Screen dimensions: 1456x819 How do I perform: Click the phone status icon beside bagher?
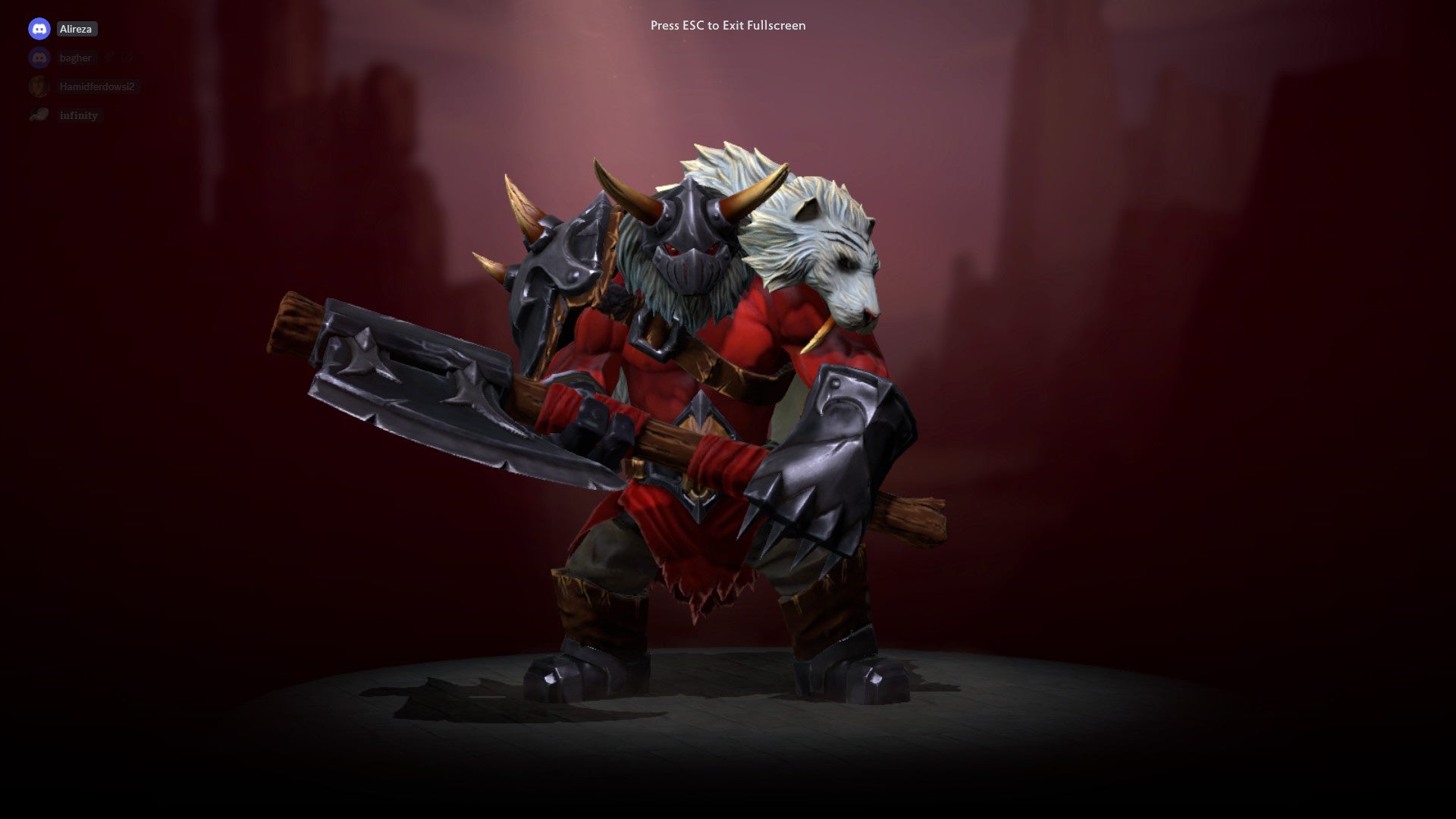pyautogui.click(x=109, y=57)
